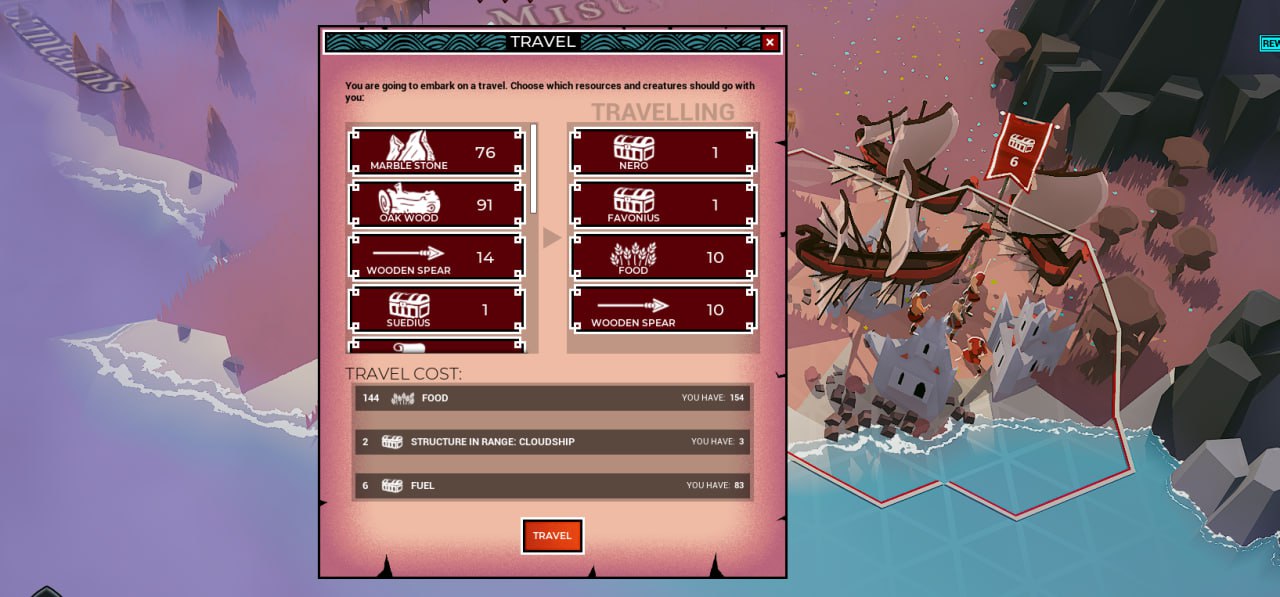Click the resource list scrollbar
Image resolution: width=1280 pixels, height=597 pixels.
click(x=534, y=168)
